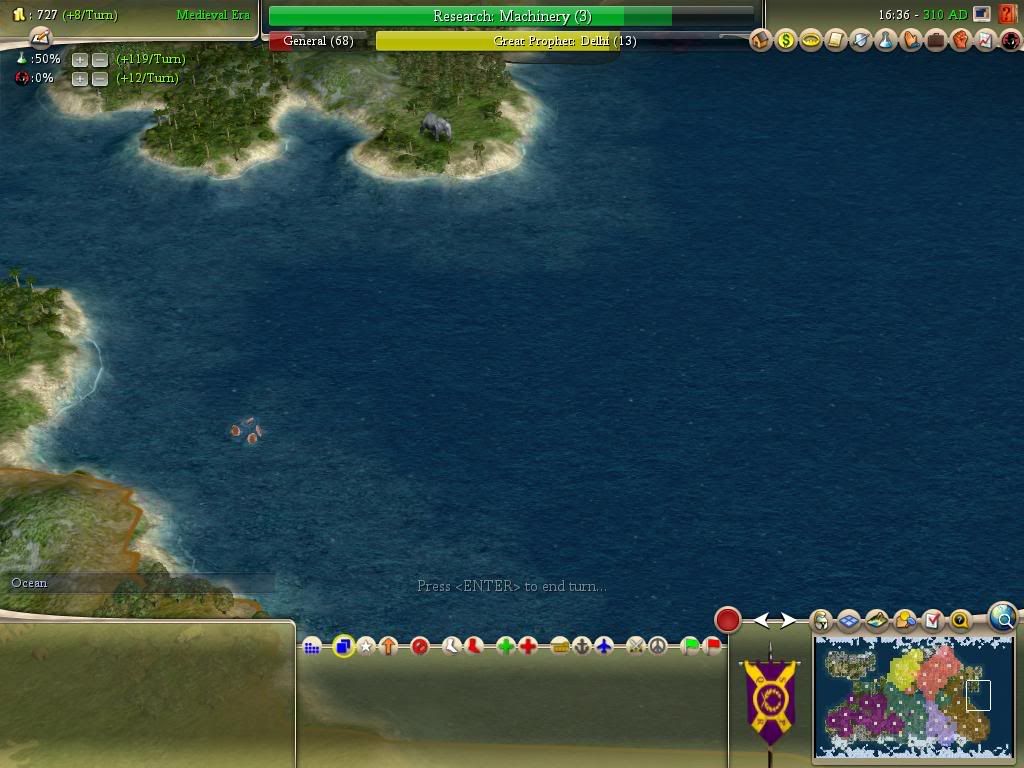Image resolution: width=1024 pixels, height=768 pixels.
Task: Open the Financial Advisor dollar icon
Action: [x=786, y=41]
